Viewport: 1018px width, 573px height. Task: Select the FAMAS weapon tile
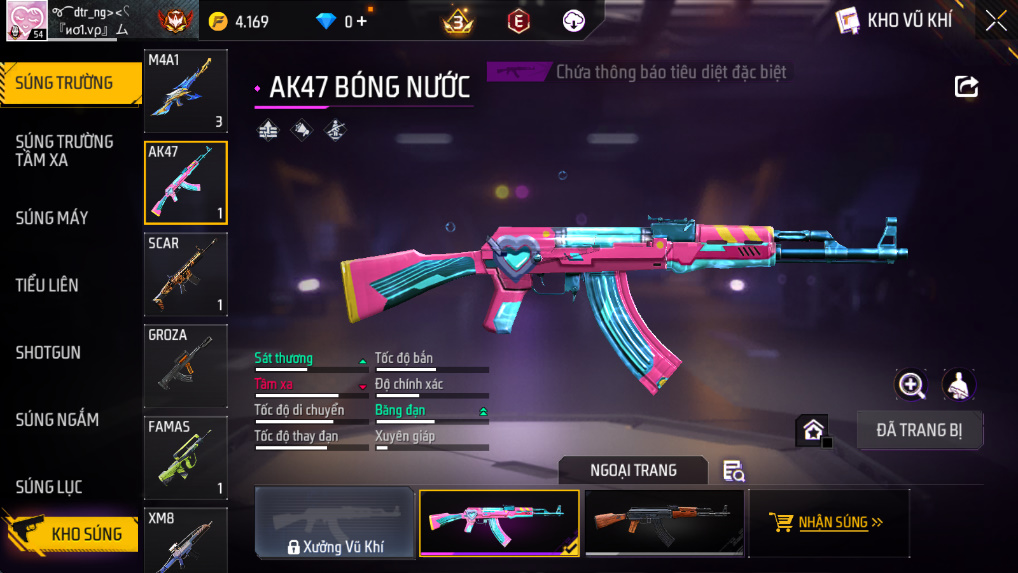(185, 458)
